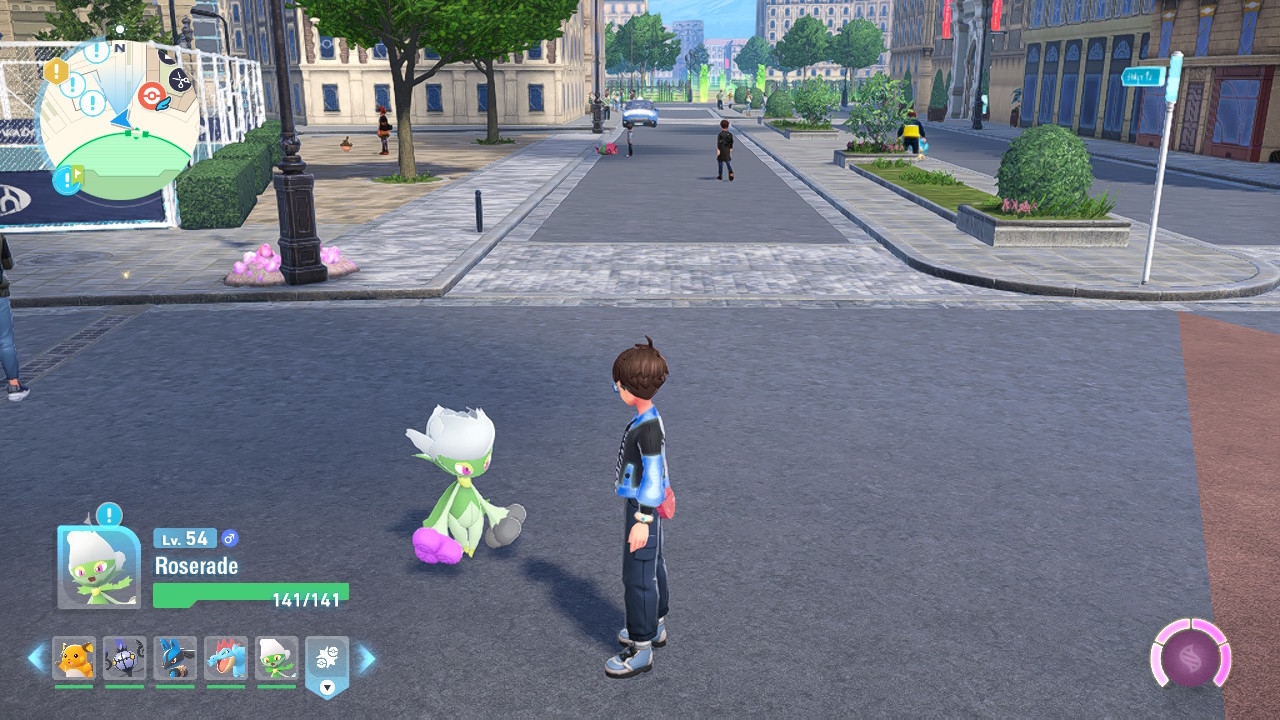Switch to Lucario in the party
Screen dimensions: 1280x720
(x=175, y=658)
